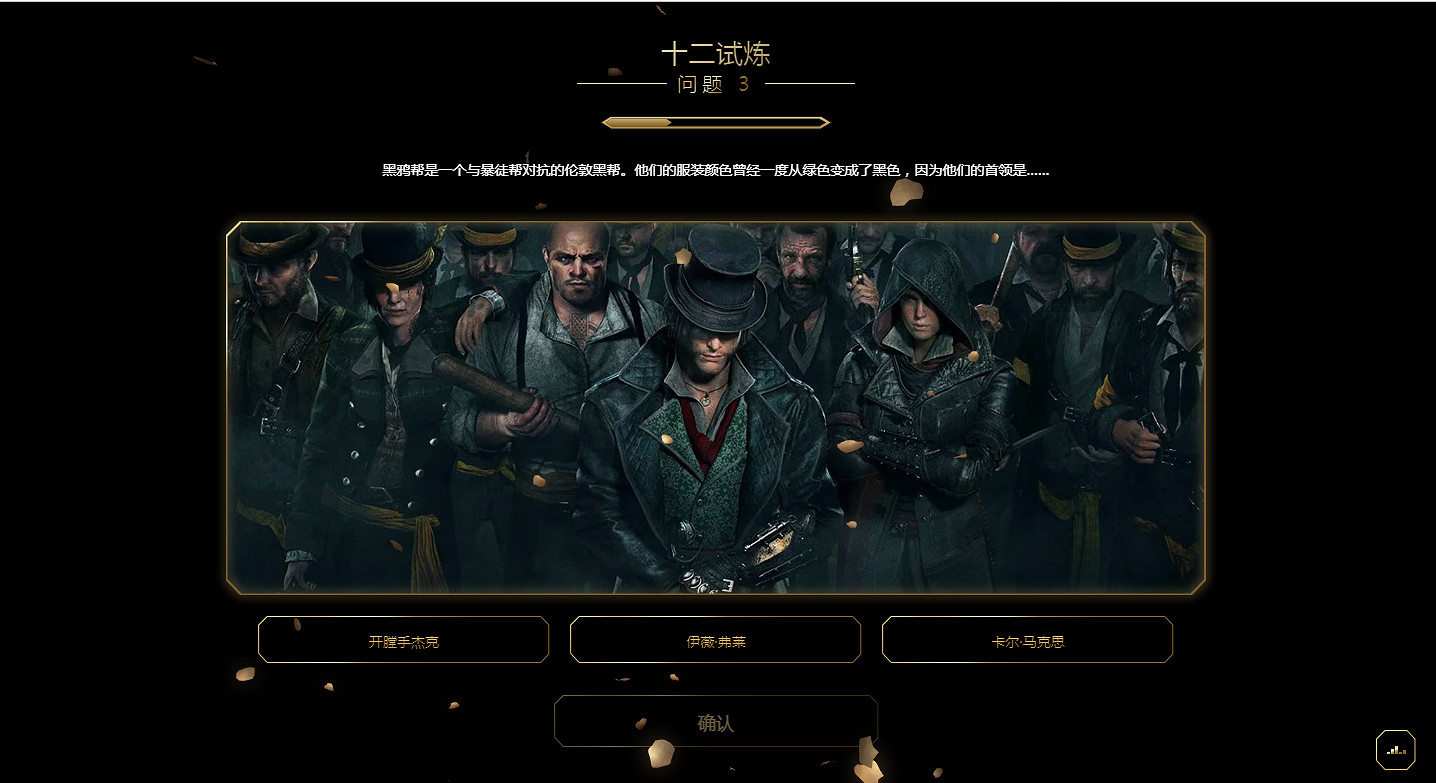Pick the 卡尔·马克思 answer choice
The image size is (1436, 783).
[x=1027, y=640]
